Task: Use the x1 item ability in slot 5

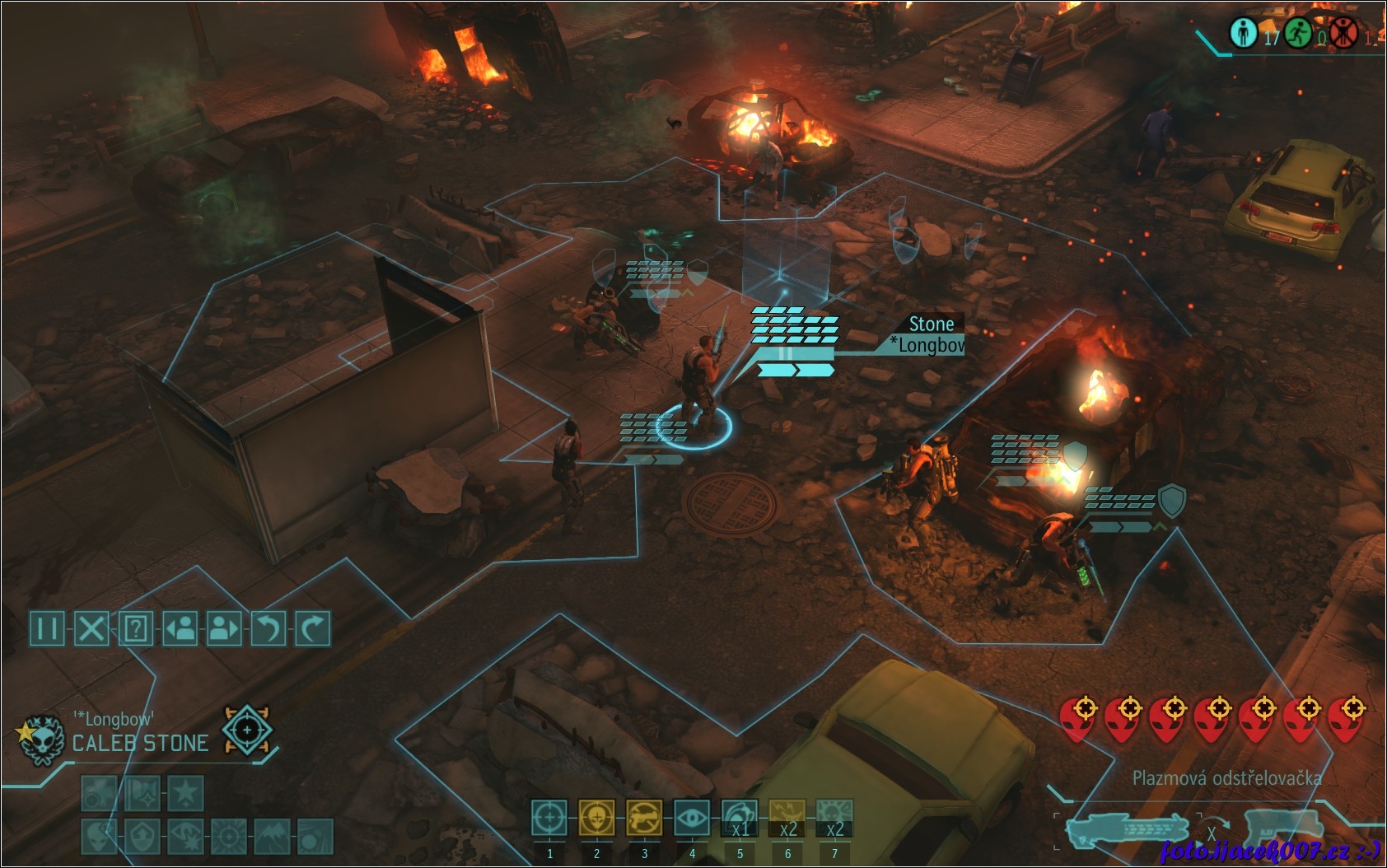Action: [x=740, y=819]
